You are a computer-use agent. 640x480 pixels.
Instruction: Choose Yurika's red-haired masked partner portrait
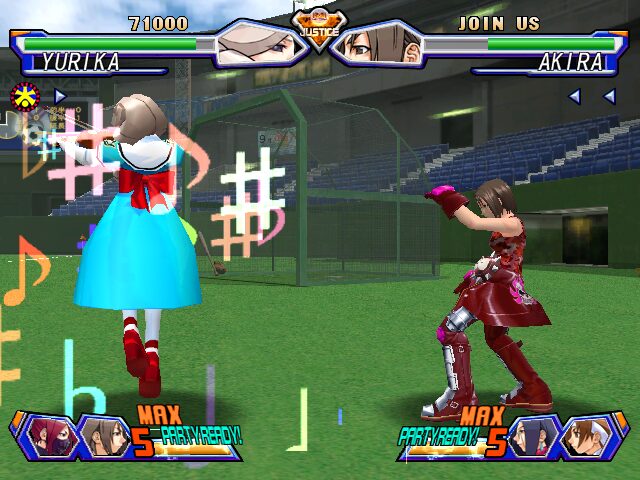[51, 435]
